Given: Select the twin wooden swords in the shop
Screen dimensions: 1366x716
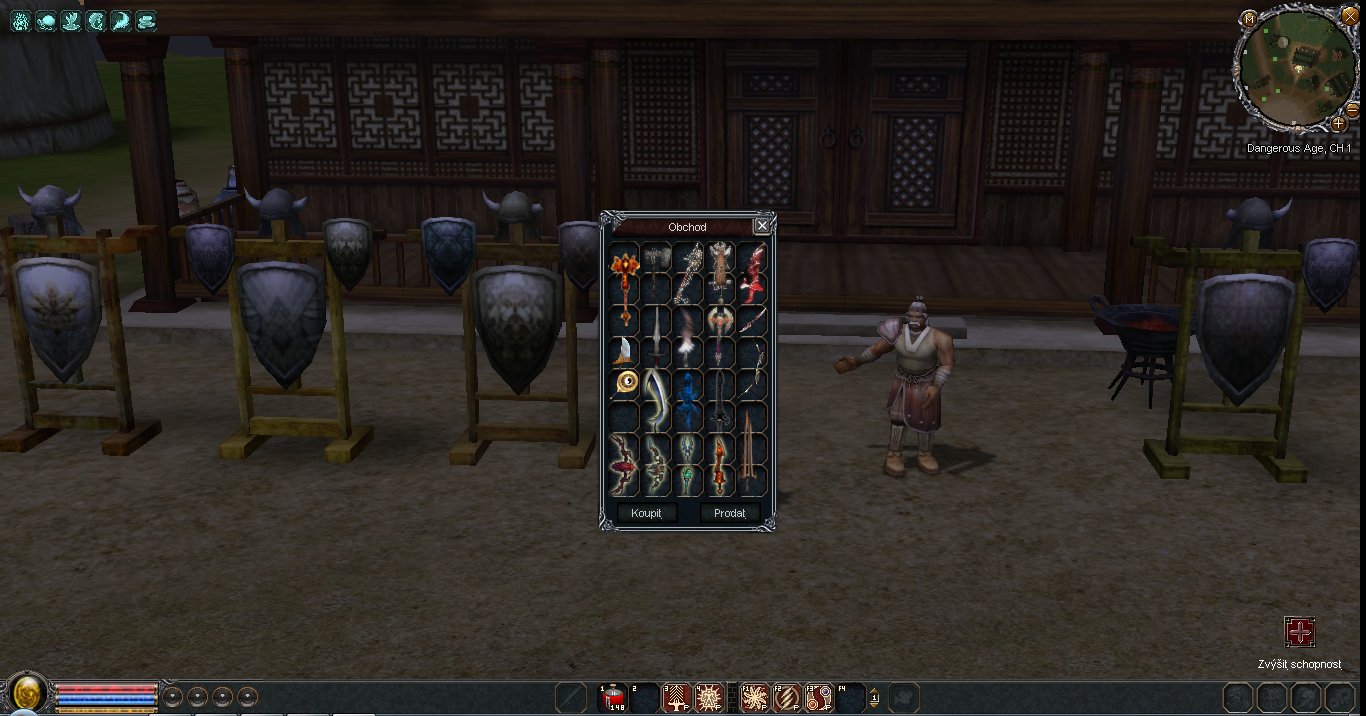Looking at the screenshot, I should click(752, 460).
